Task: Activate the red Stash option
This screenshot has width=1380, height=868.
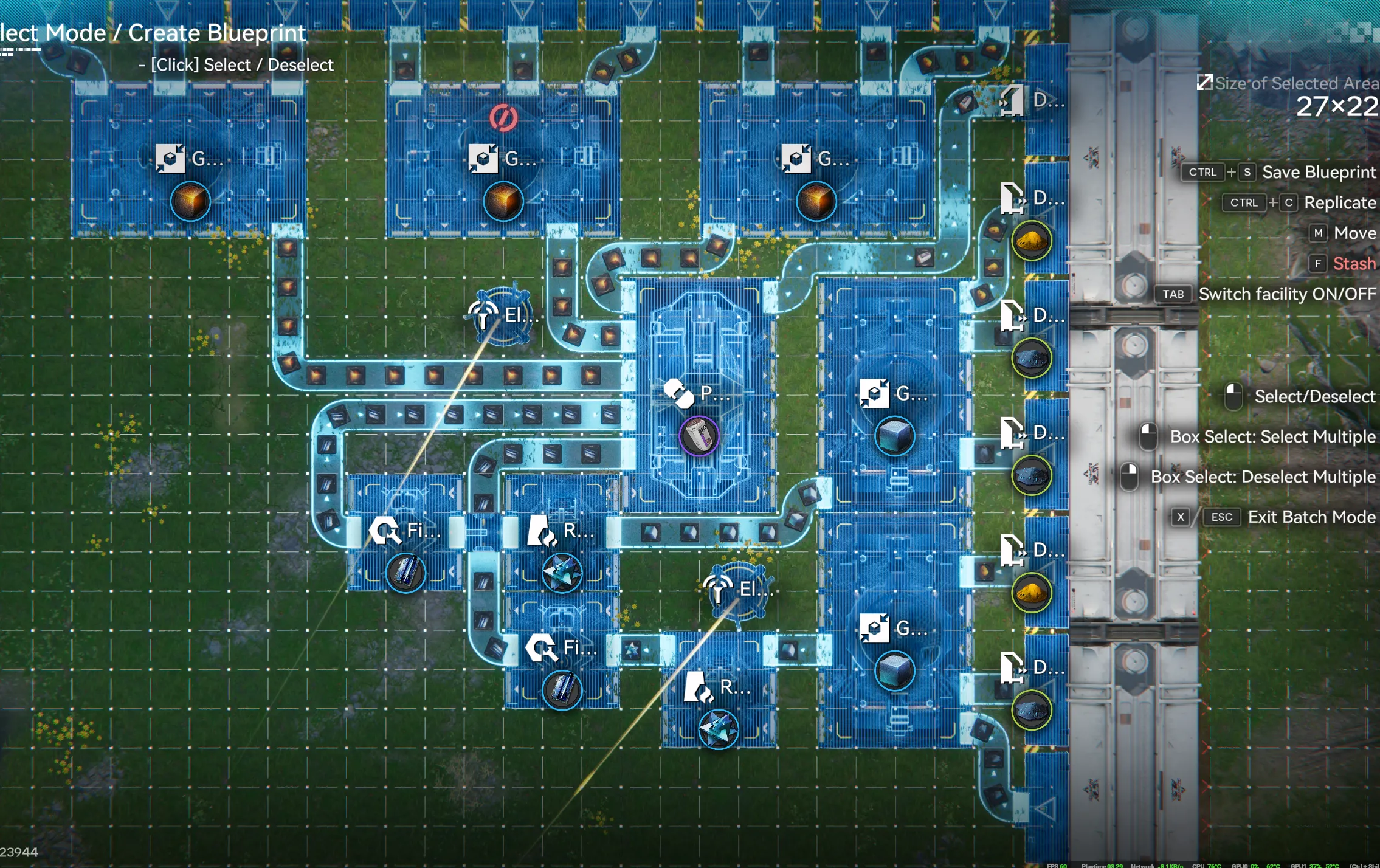Action: pos(1353,264)
